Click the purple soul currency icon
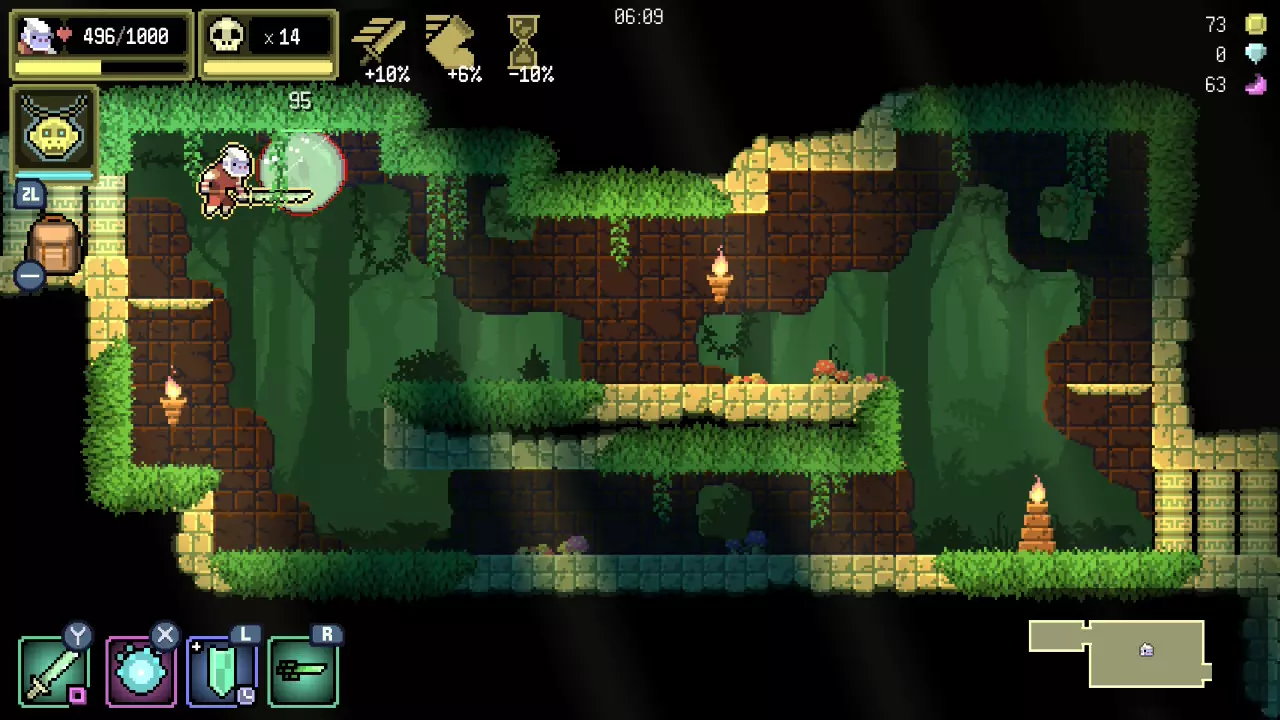1280x720 pixels. [x=1256, y=85]
